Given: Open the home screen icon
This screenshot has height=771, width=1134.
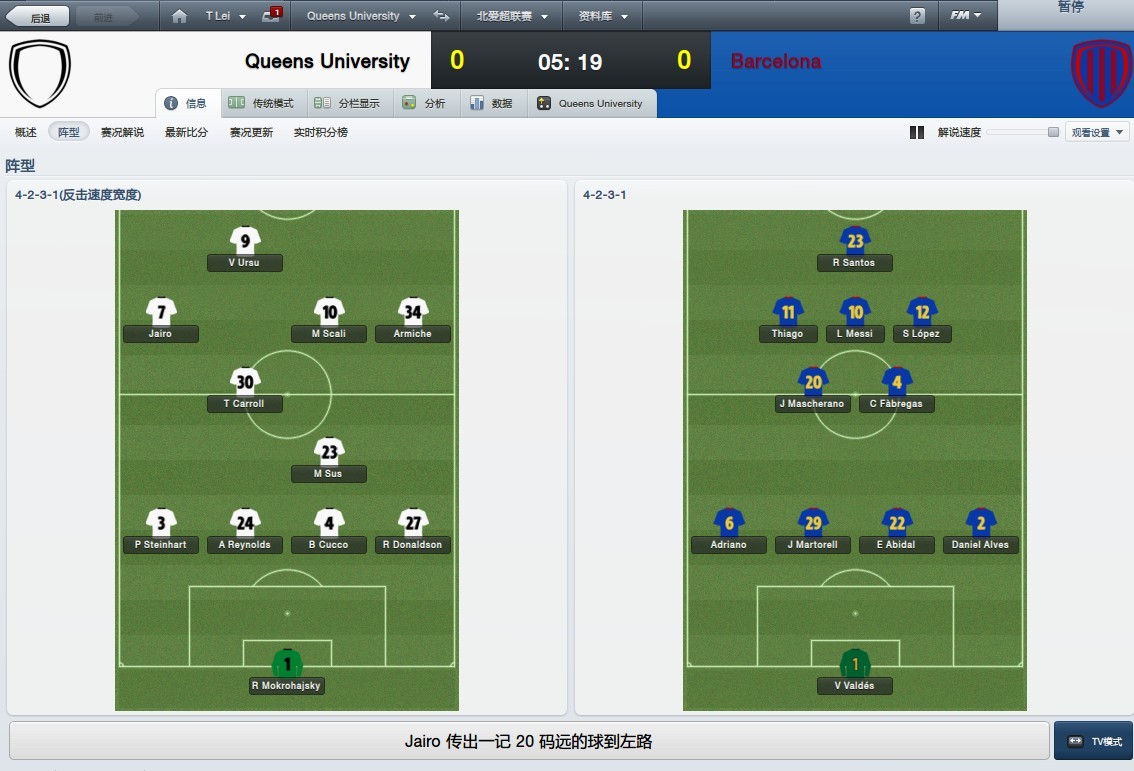Looking at the screenshot, I should pyautogui.click(x=179, y=16).
